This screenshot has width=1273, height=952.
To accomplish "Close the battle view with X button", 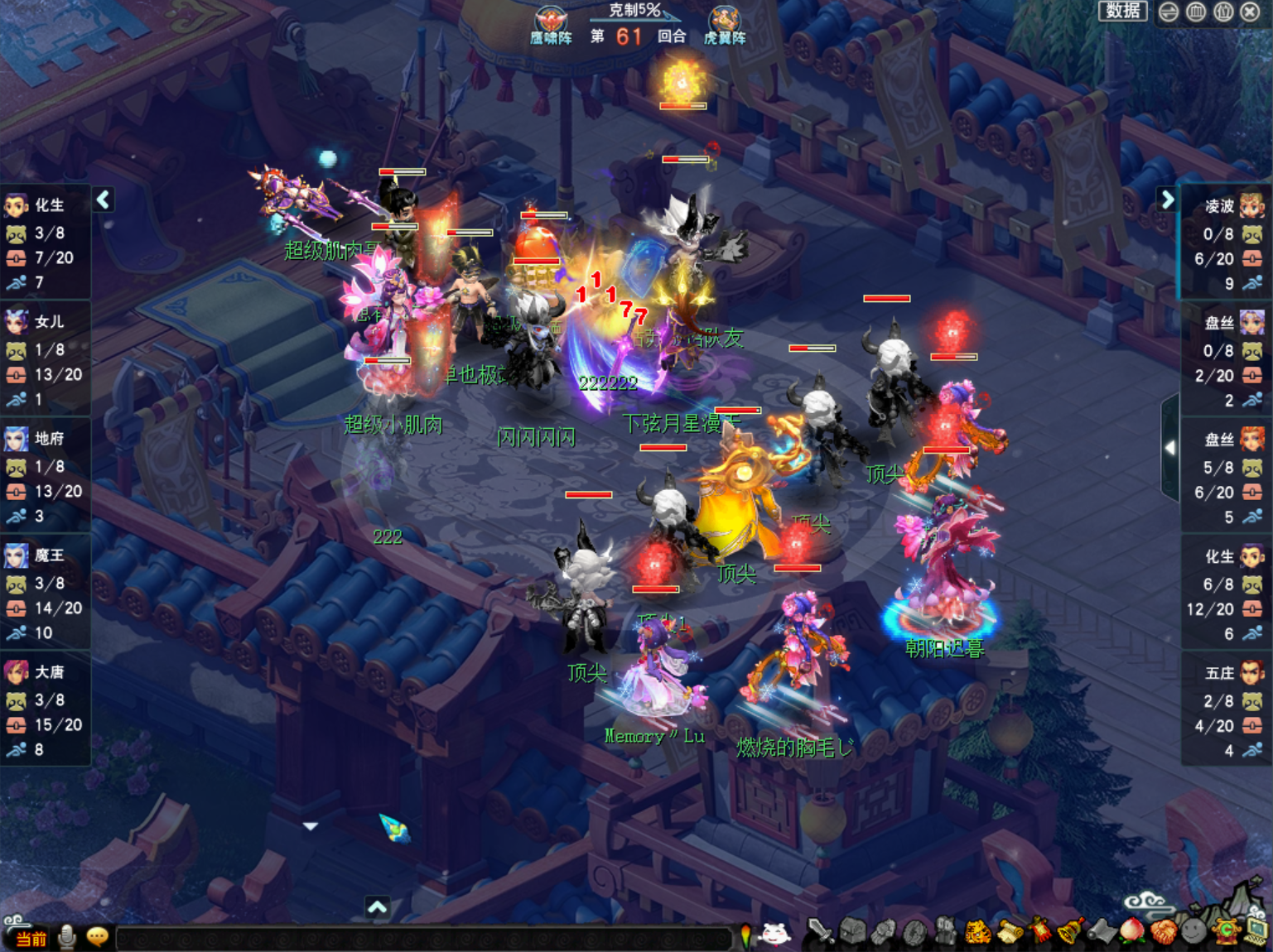I will 1251,12.
